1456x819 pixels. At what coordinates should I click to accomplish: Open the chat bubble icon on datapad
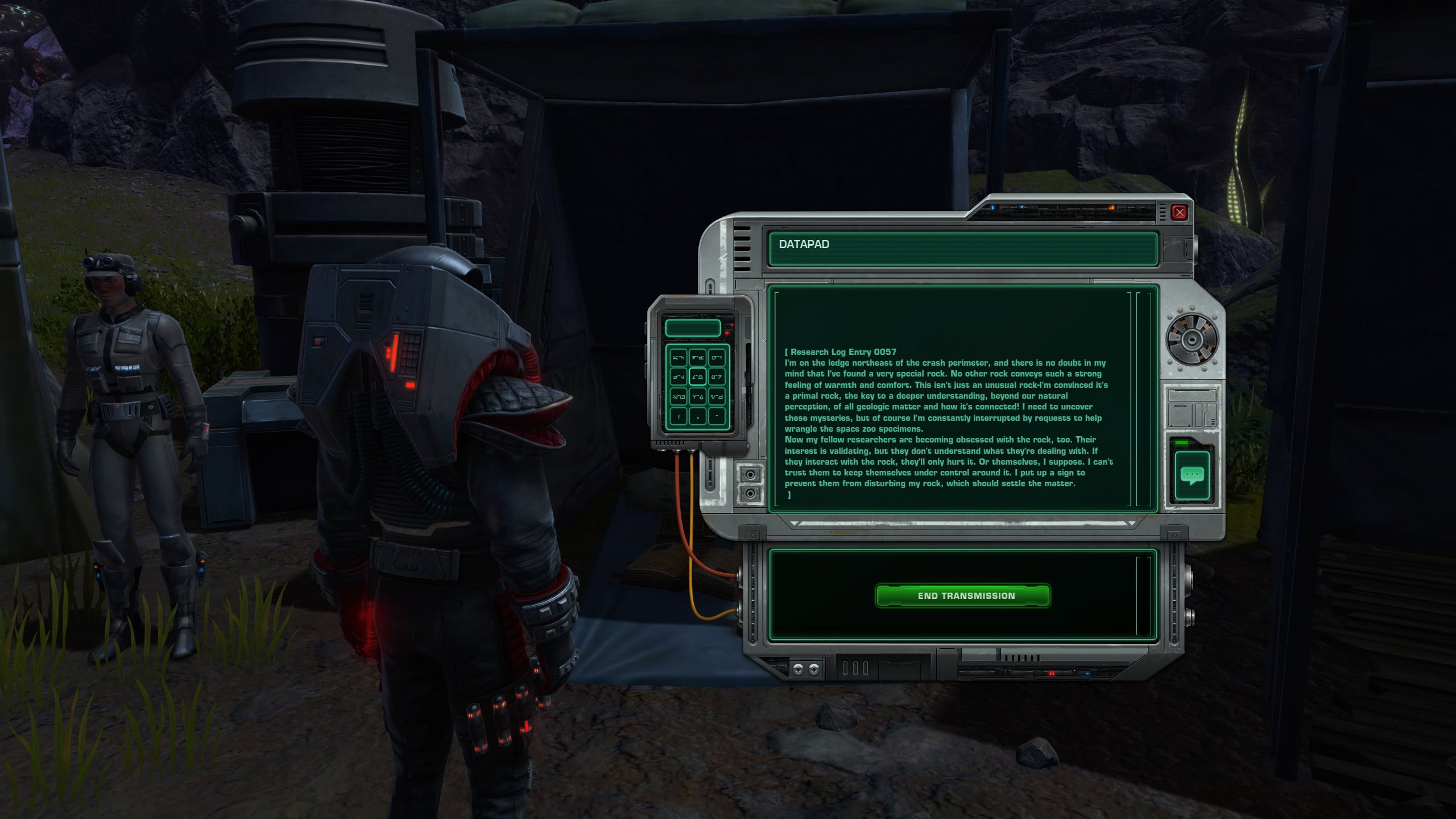point(1193,475)
